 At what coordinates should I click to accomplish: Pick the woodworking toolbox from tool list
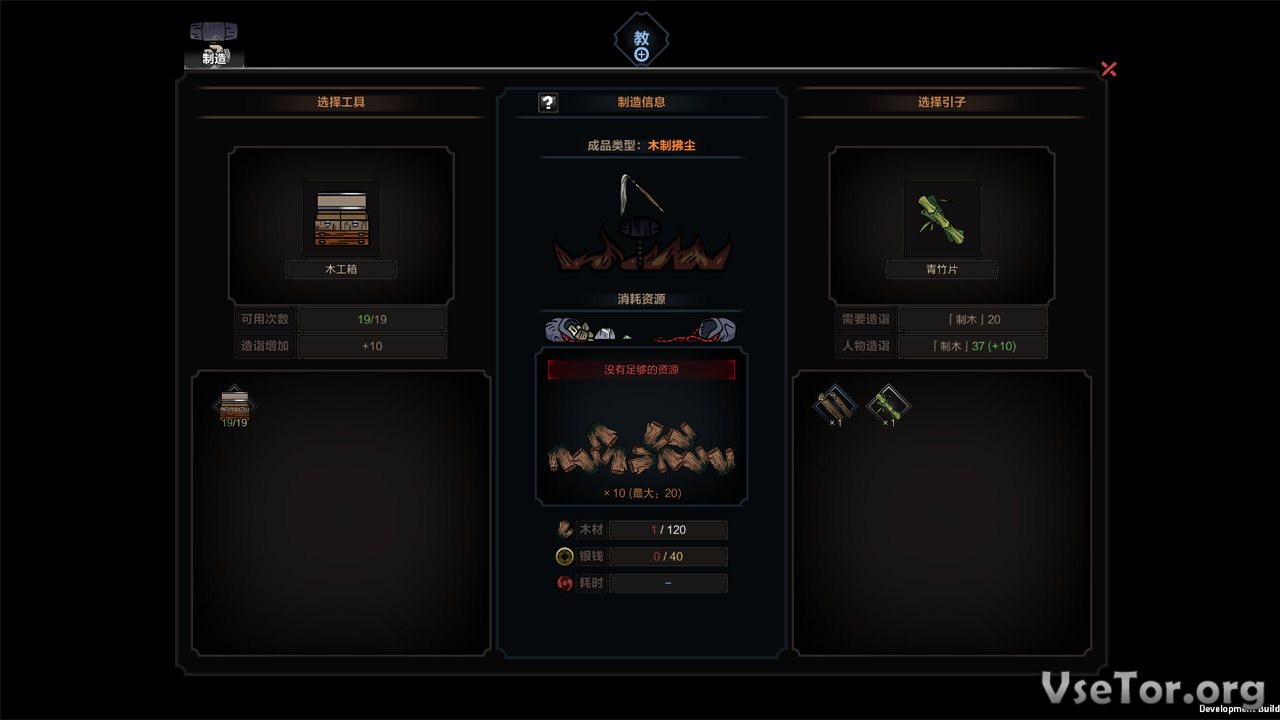(x=234, y=404)
